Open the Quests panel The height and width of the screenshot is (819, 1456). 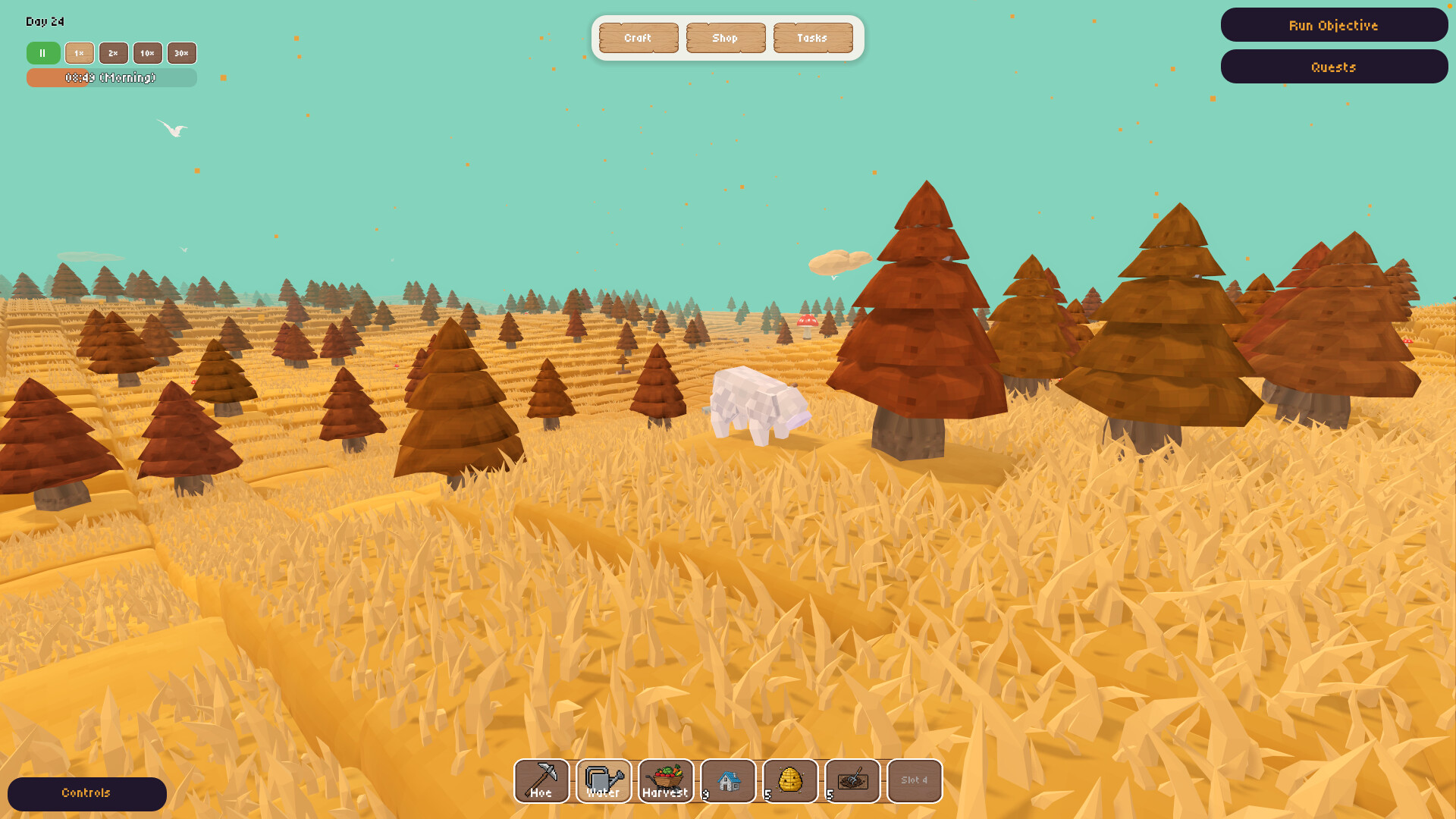pos(1334,67)
